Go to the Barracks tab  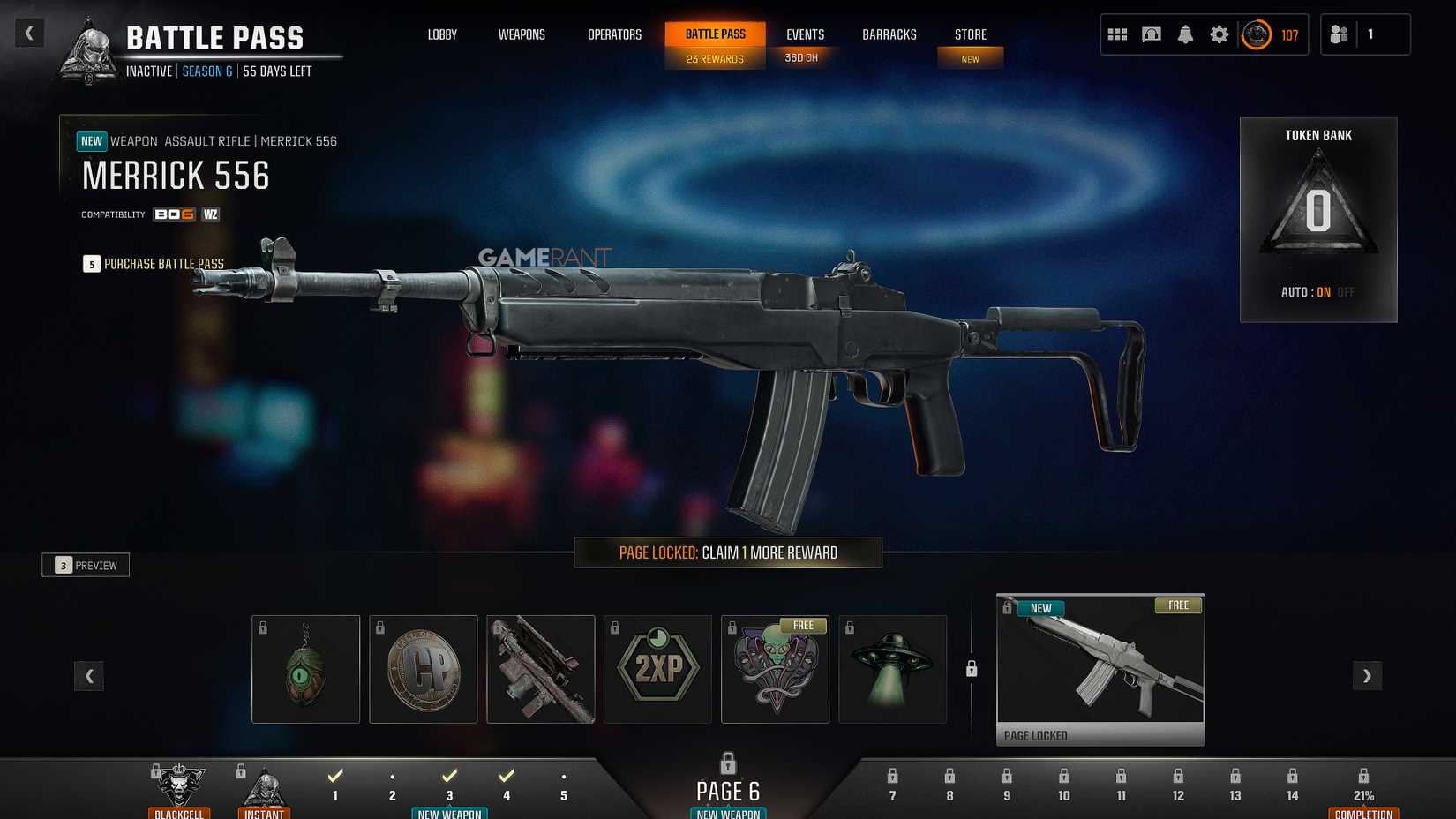tap(889, 35)
